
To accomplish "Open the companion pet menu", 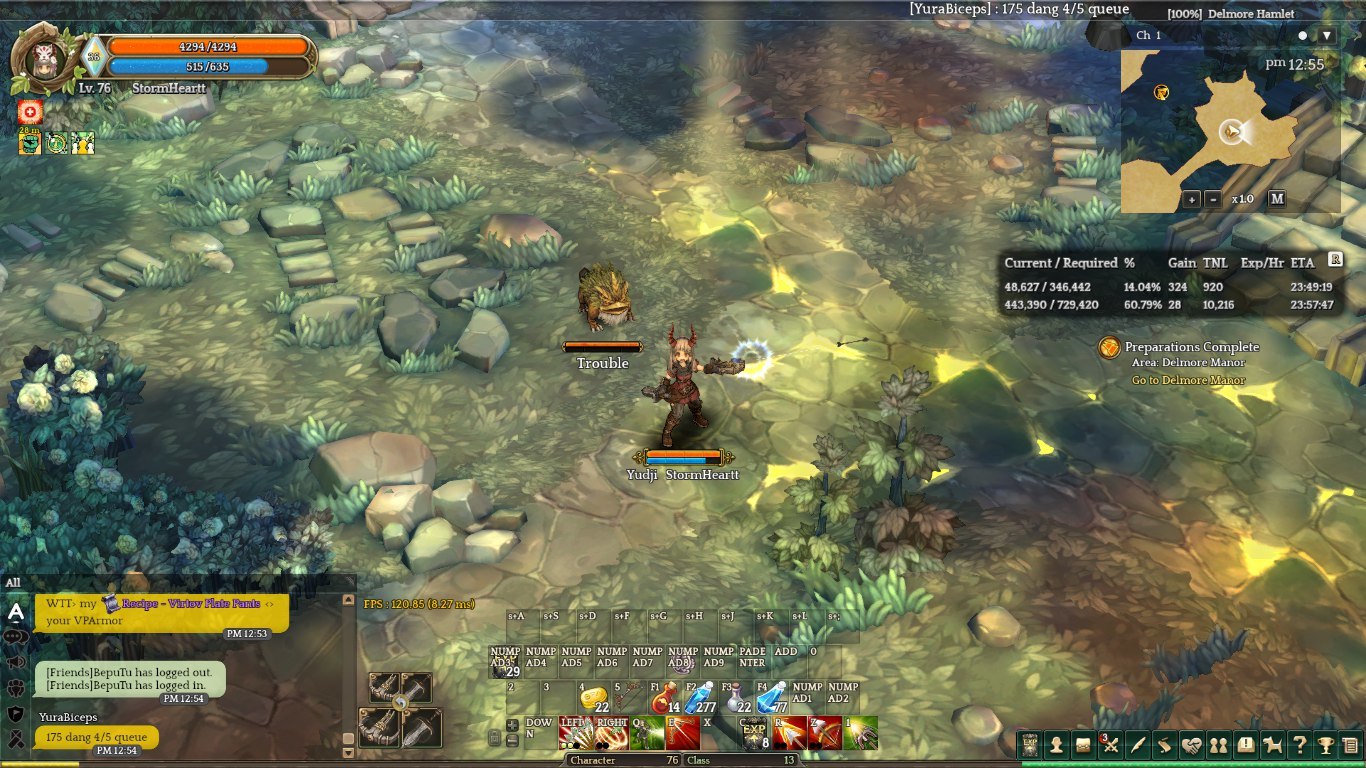I will (1272, 745).
